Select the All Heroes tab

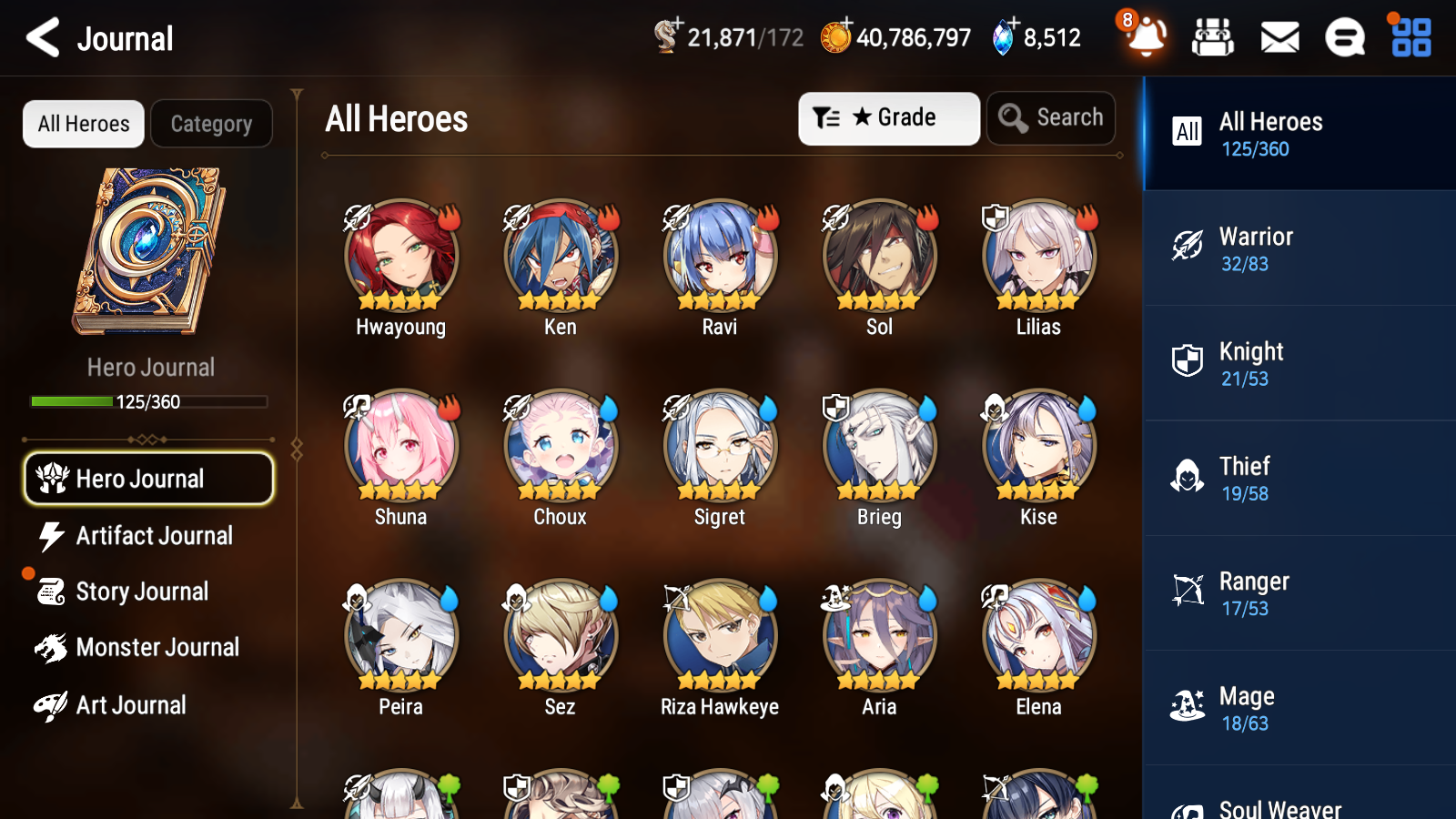83,124
